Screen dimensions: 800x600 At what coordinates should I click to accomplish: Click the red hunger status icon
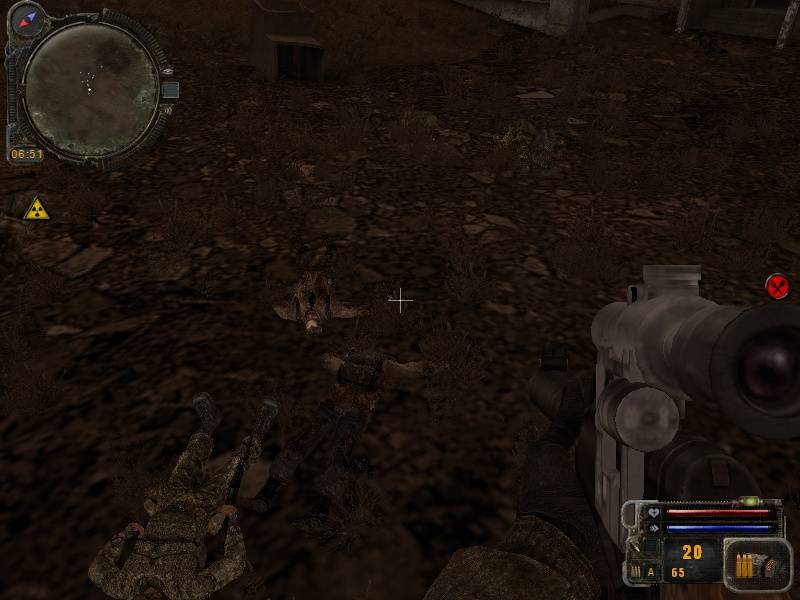click(x=777, y=286)
